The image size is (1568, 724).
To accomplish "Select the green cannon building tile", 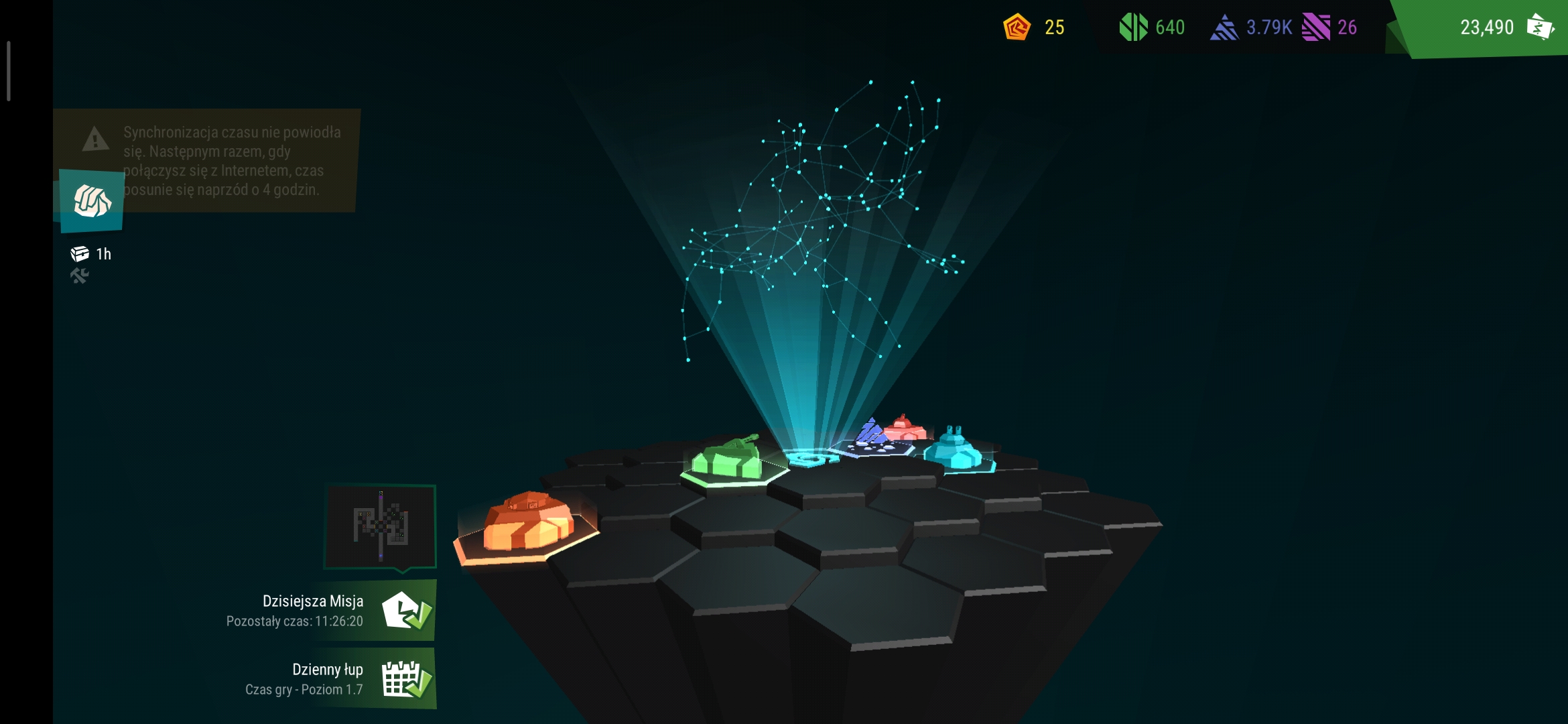I will pyautogui.click(x=728, y=459).
